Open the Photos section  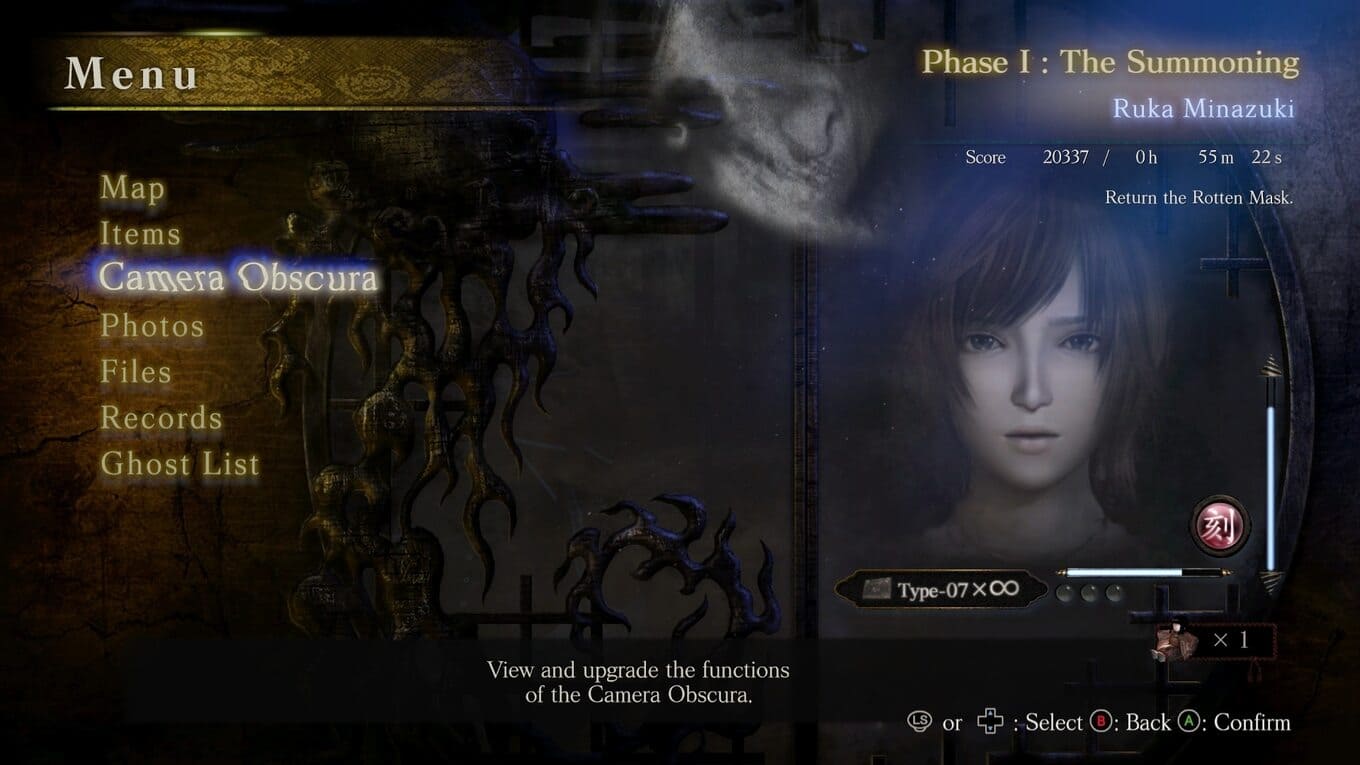coord(152,326)
